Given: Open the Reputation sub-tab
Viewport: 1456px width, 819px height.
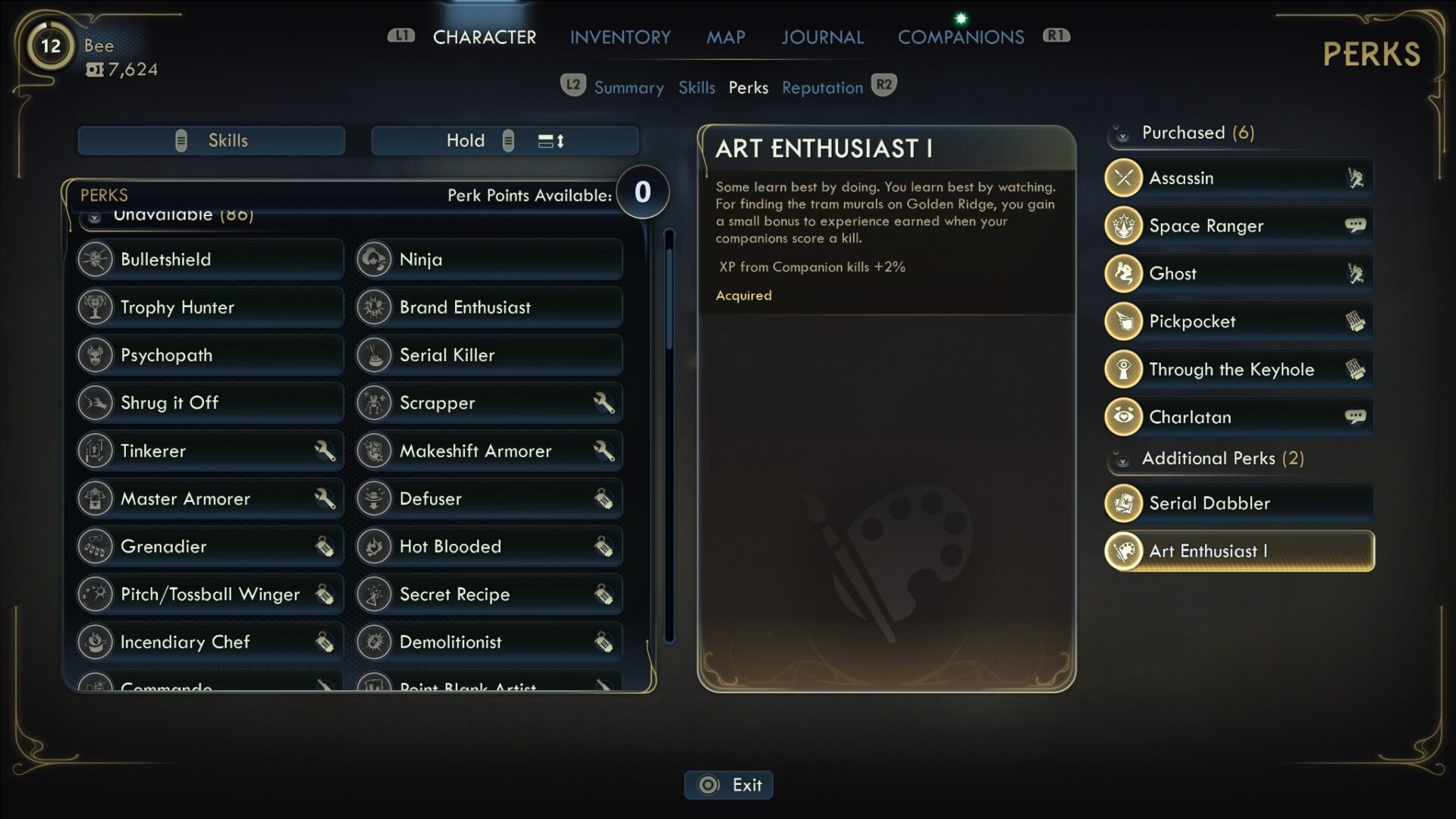Looking at the screenshot, I should (x=822, y=88).
